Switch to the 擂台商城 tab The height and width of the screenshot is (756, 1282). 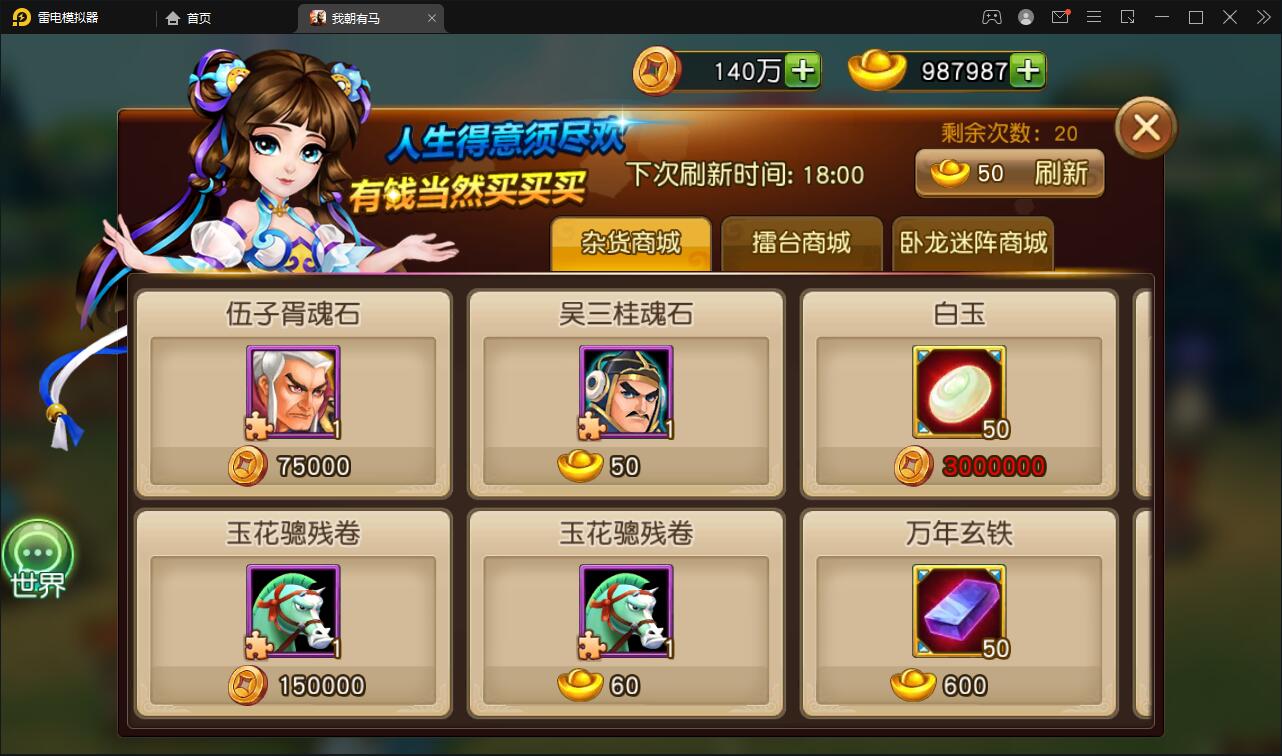[802, 243]
